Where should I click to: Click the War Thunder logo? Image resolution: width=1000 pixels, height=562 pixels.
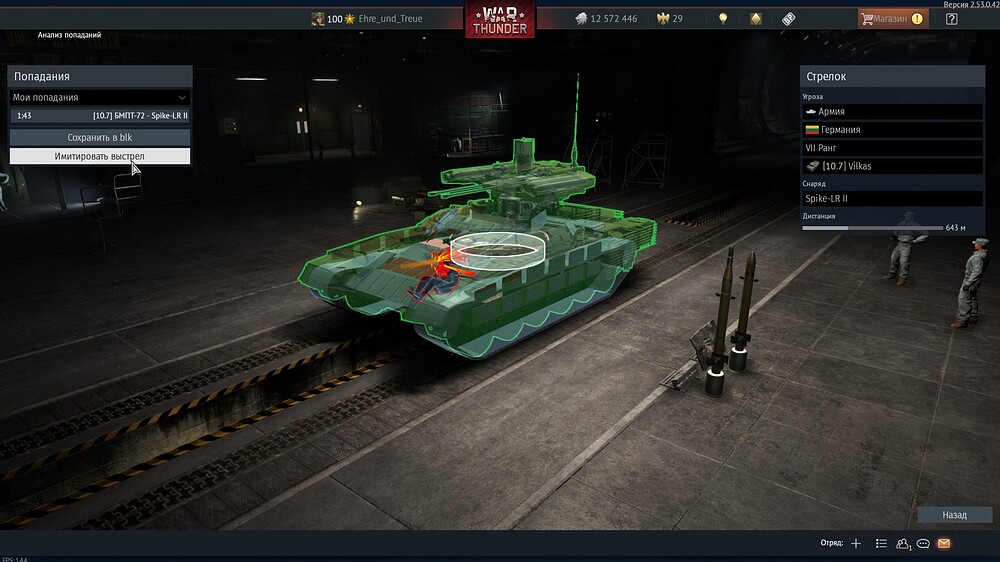pyautogui.click(x=500, y=19)
